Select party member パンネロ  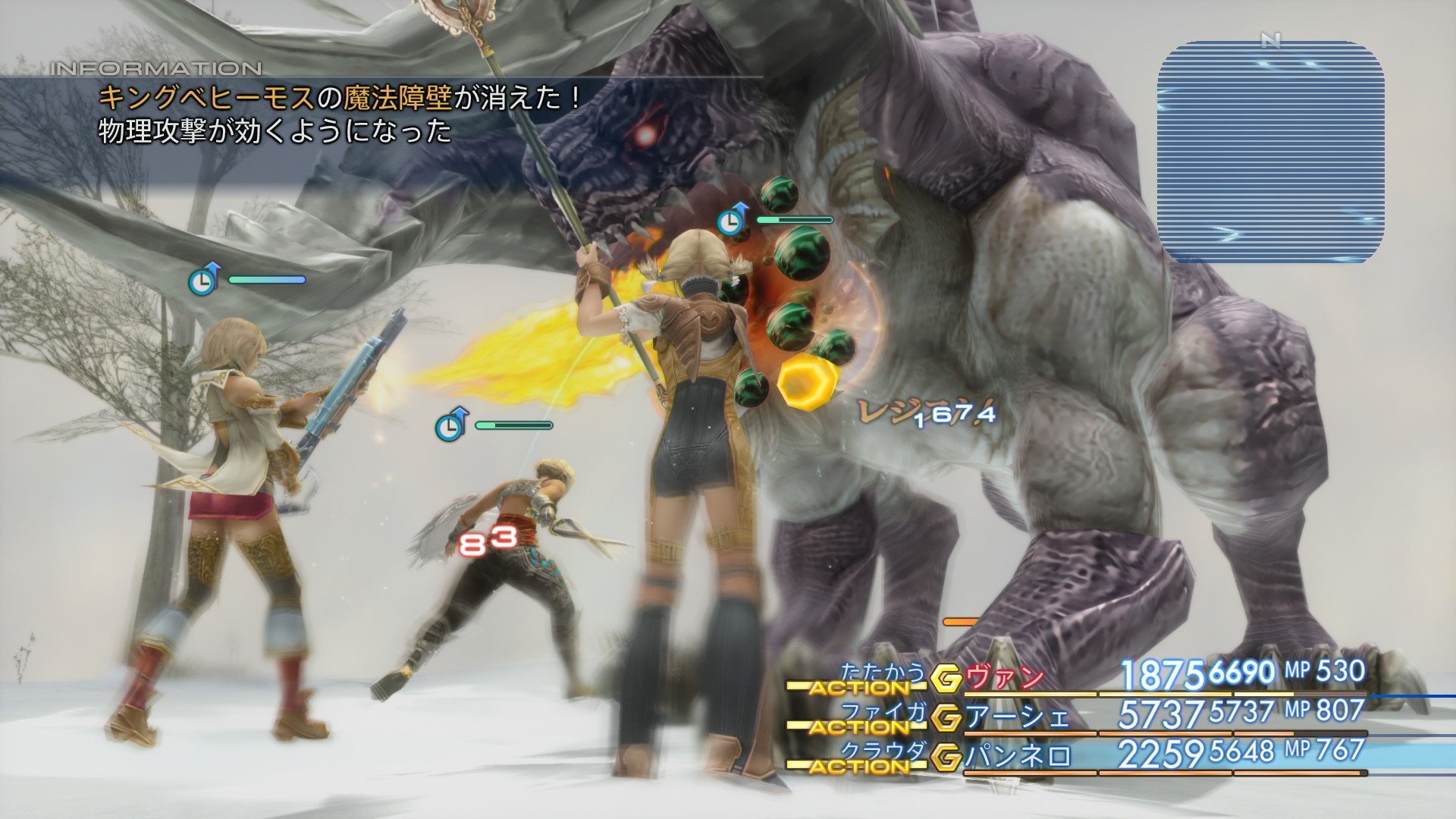tap(1018, 756)
